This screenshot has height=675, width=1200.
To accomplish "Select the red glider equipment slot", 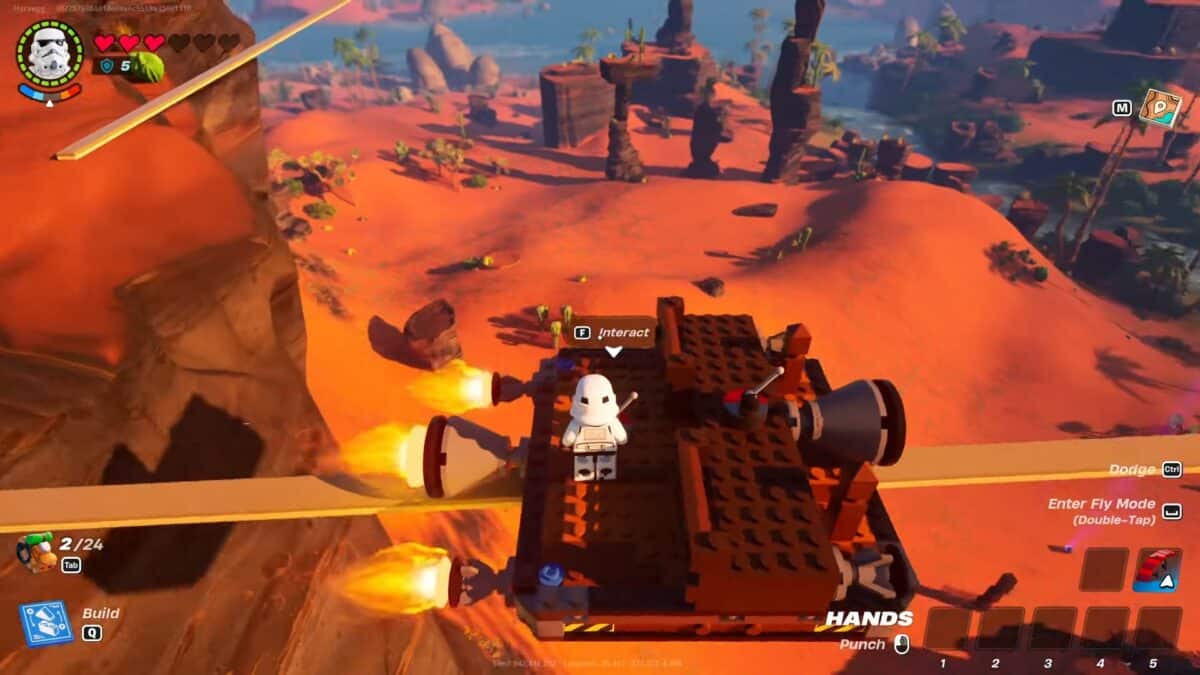I will pos(1158,570).
